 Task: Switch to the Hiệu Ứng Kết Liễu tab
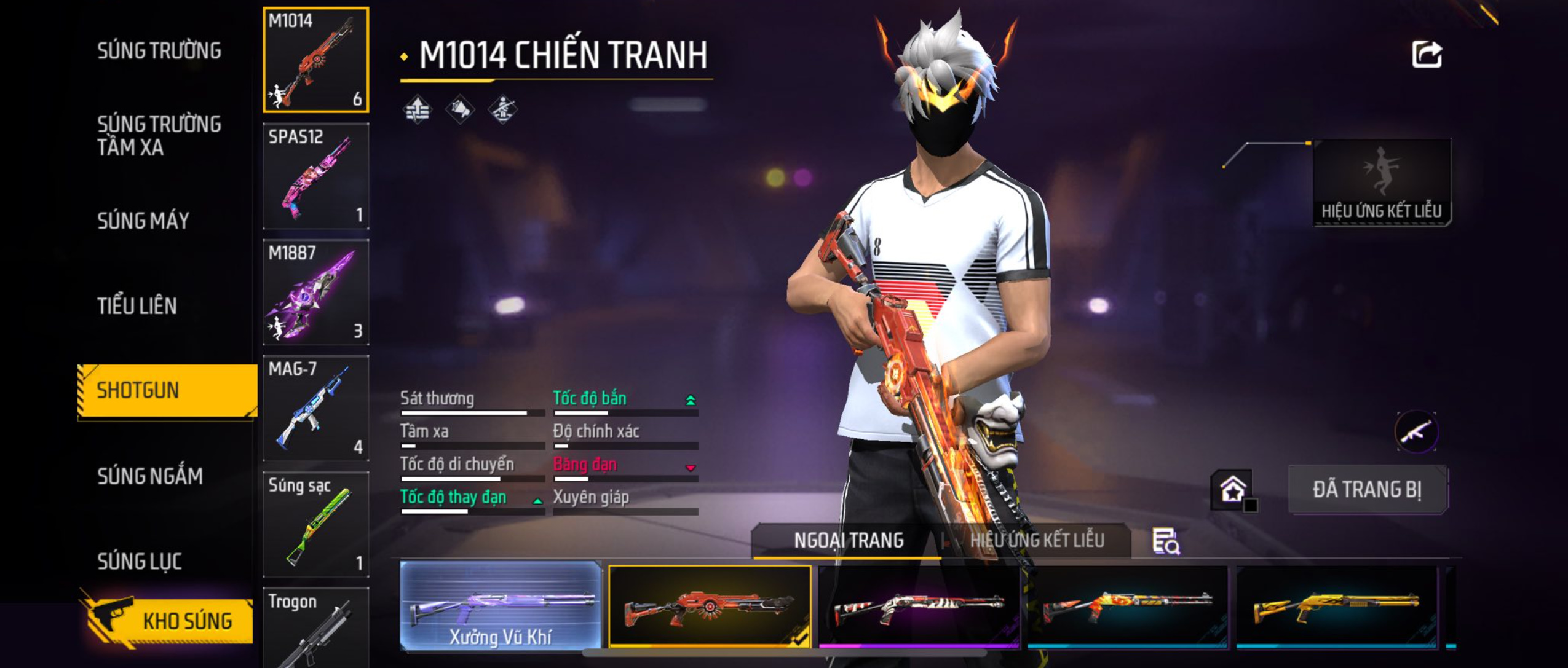tap(1037, 540)
